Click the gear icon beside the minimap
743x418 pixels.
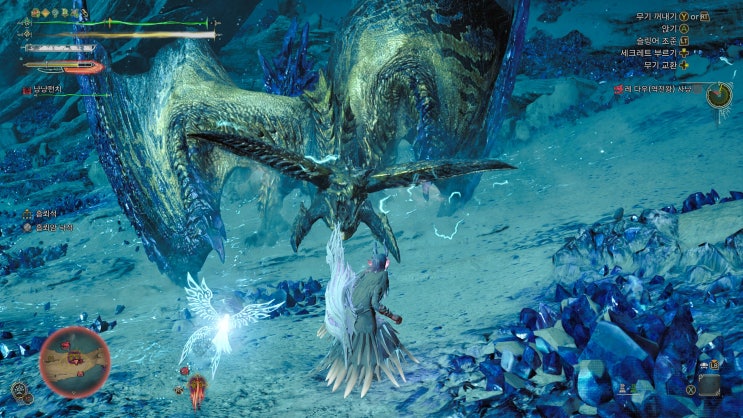(19, 392)
